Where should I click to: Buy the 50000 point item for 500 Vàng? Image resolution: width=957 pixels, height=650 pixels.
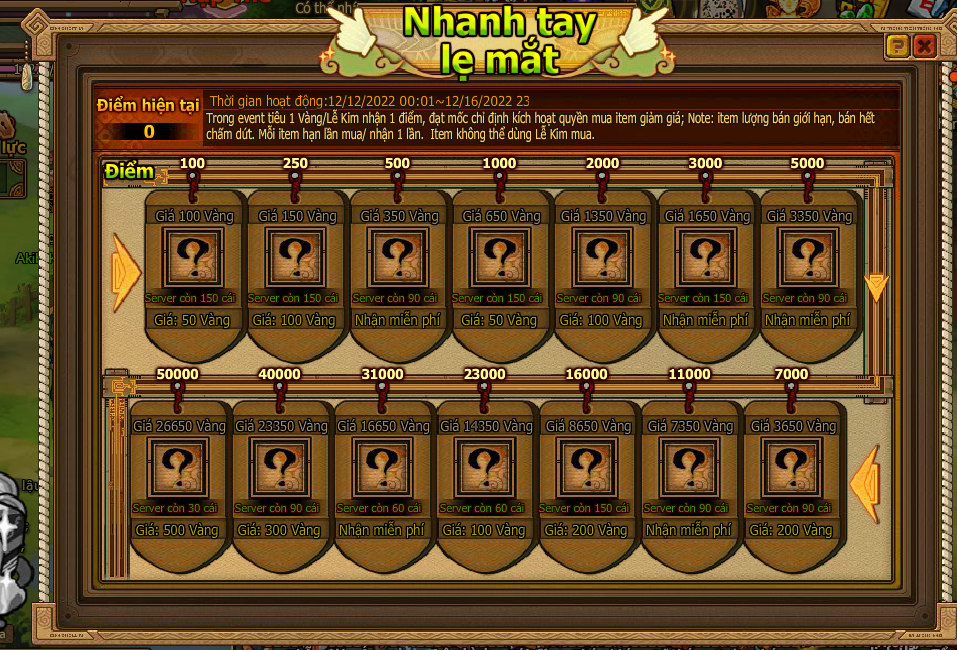(x=178, y=530)
